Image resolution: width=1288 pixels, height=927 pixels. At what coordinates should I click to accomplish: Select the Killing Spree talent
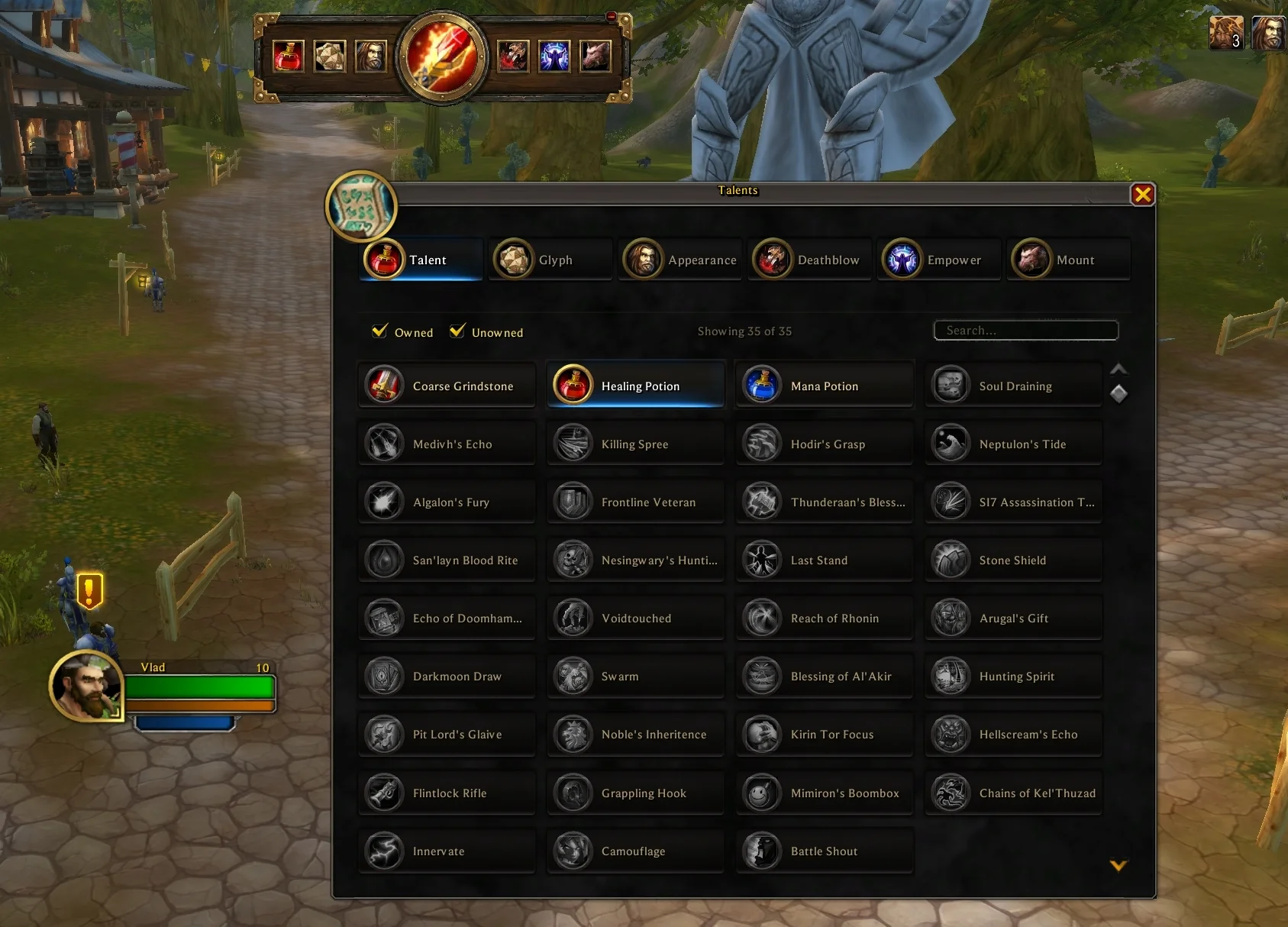[x=635, y=444]
